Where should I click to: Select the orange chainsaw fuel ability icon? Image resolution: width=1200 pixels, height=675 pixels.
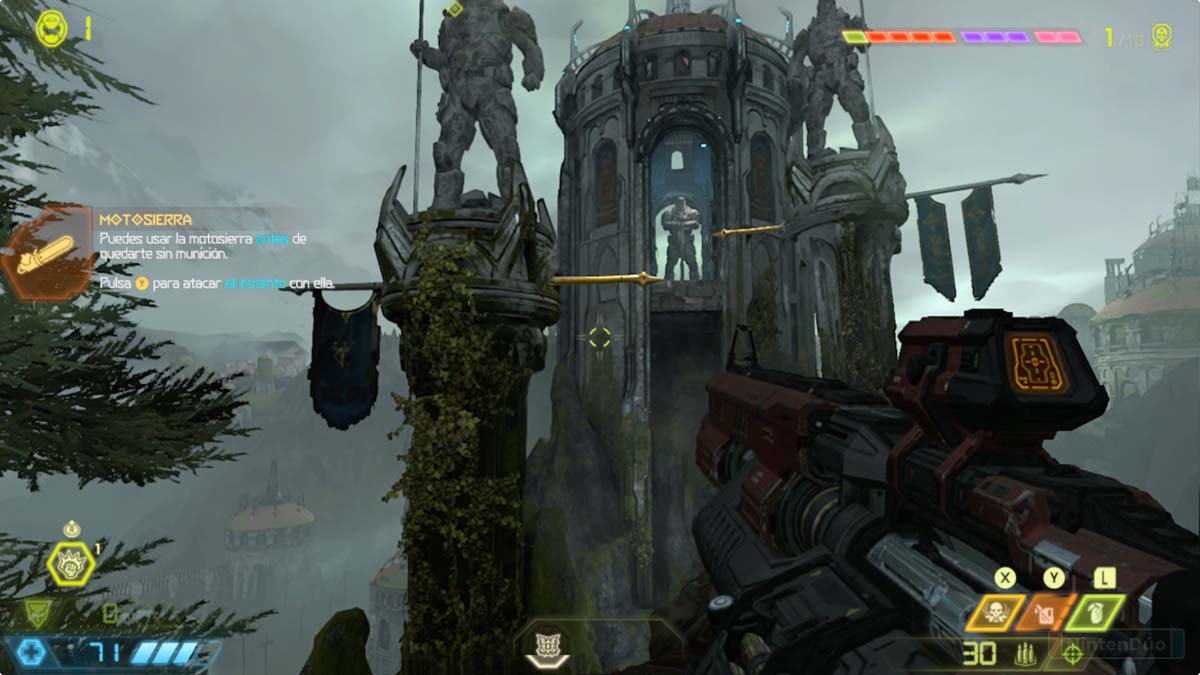click(x=1044, y=613)
